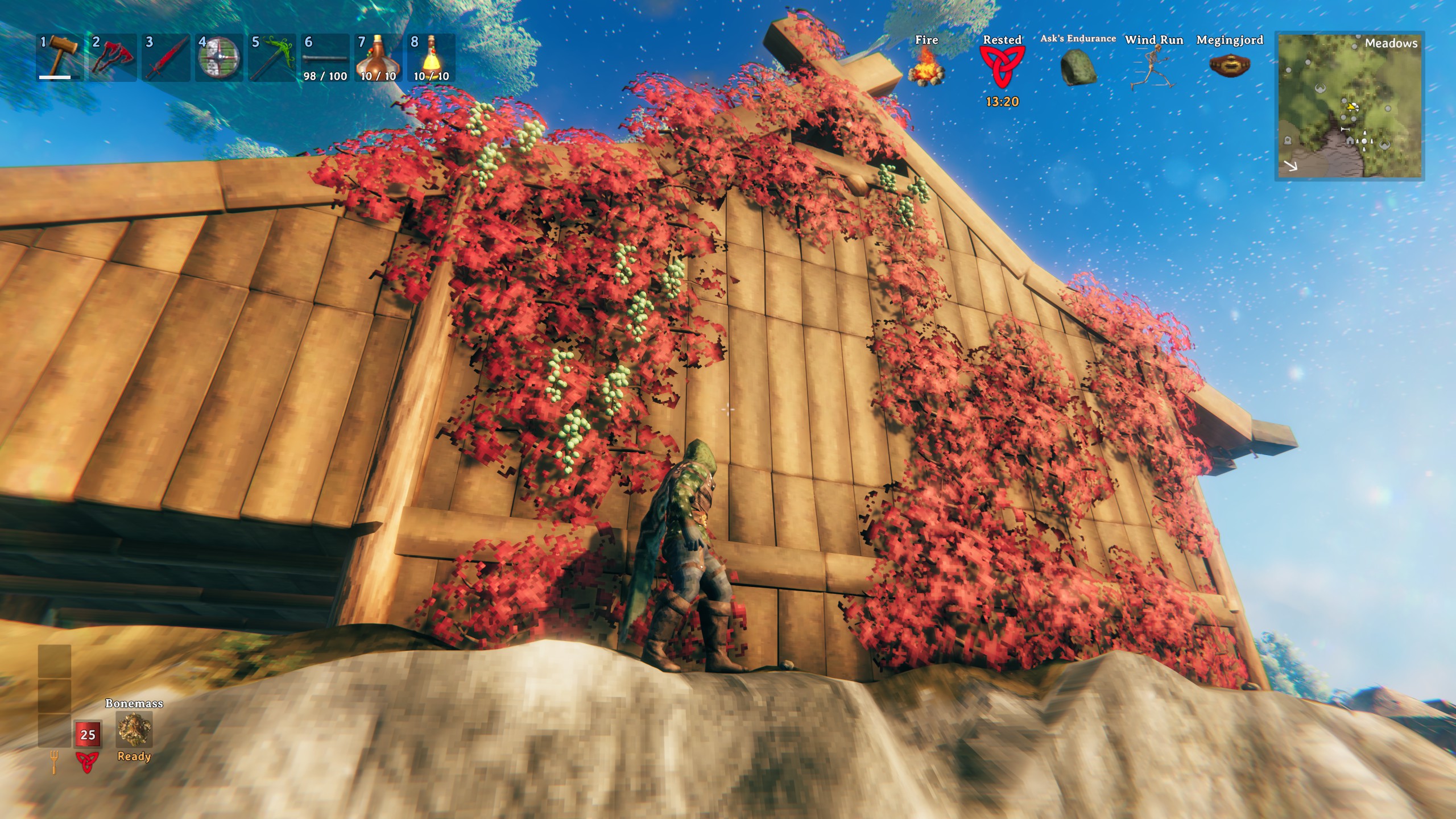The width and height of the screenshot is (1456, 819).
Task: Inspect the Ask's Endurance status icon
Action: [1078, 67]
